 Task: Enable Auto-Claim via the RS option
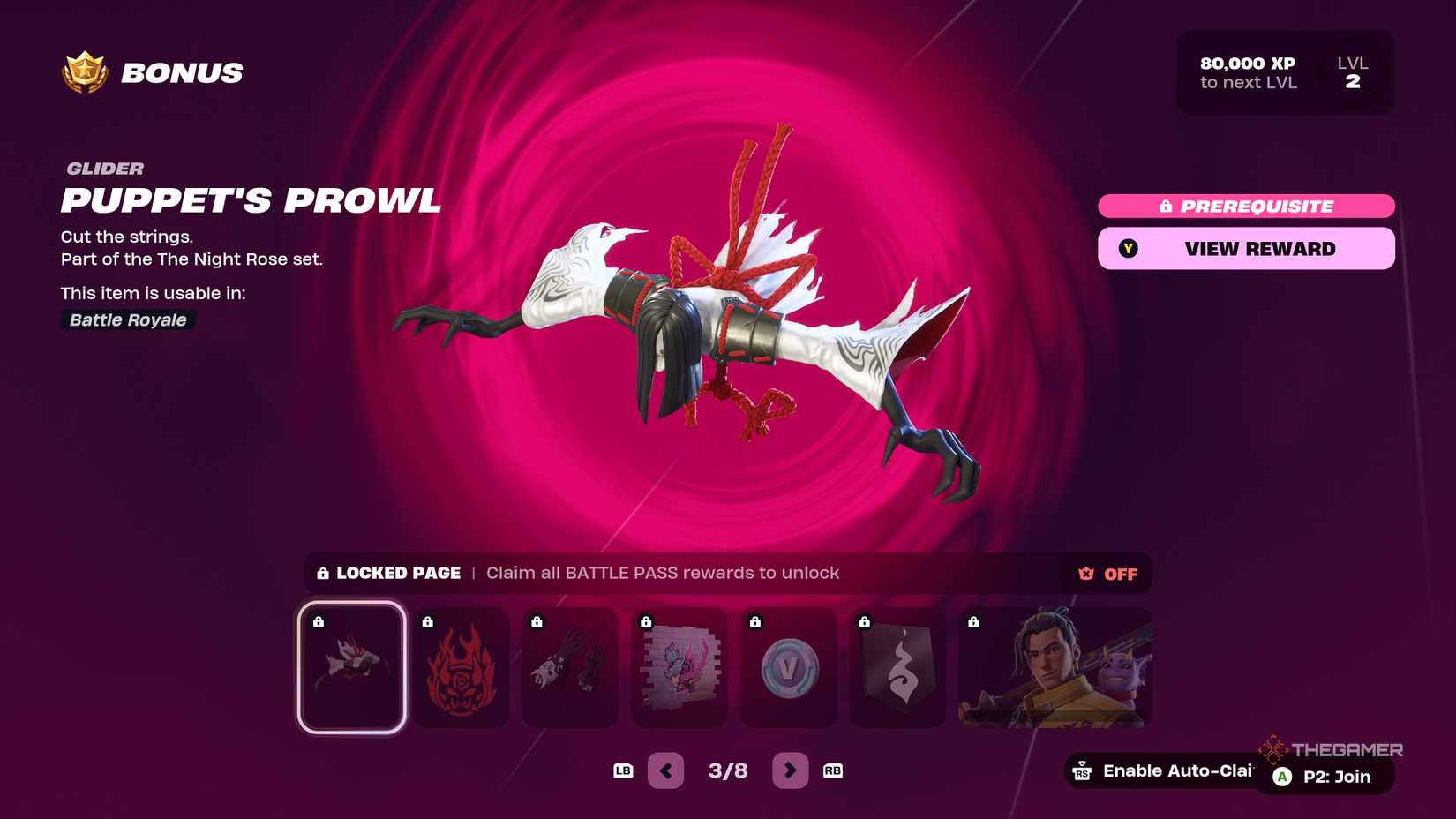(1165, 770)
